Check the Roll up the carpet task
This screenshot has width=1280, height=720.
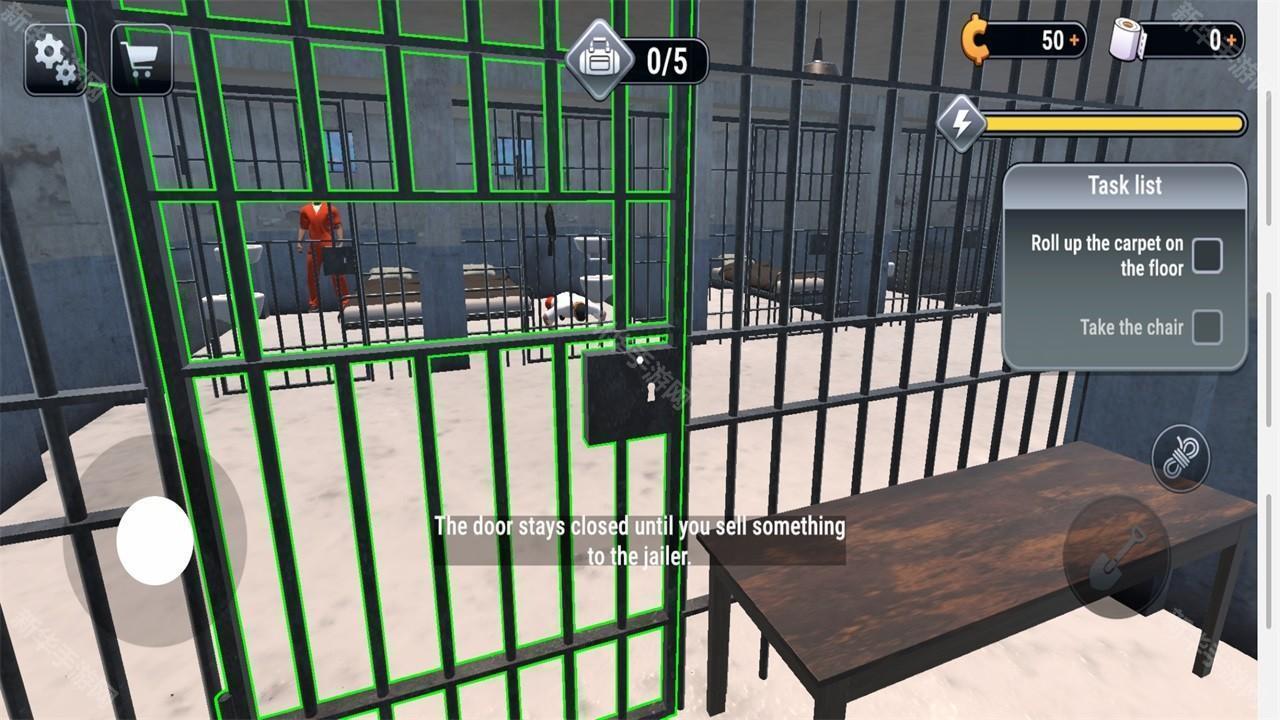pyautogui.click(x=1208, y=256)
